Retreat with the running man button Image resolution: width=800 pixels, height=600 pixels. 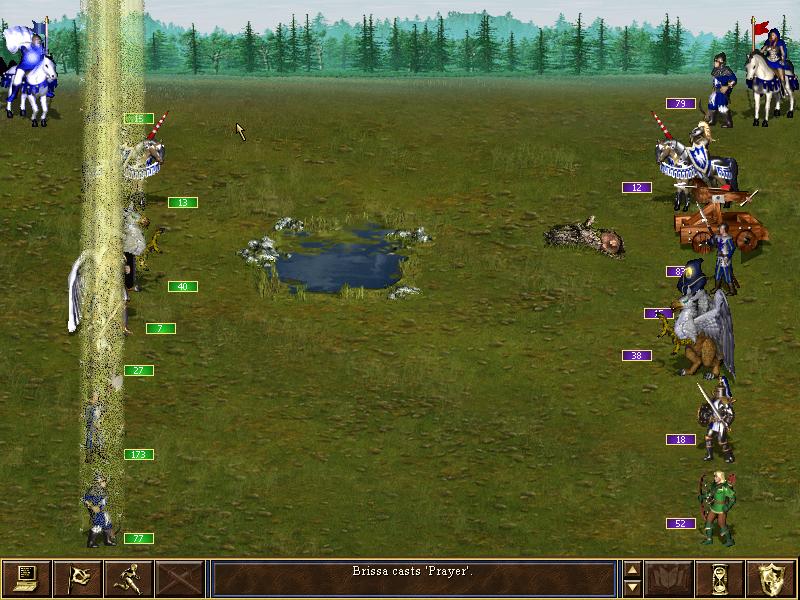128,578
